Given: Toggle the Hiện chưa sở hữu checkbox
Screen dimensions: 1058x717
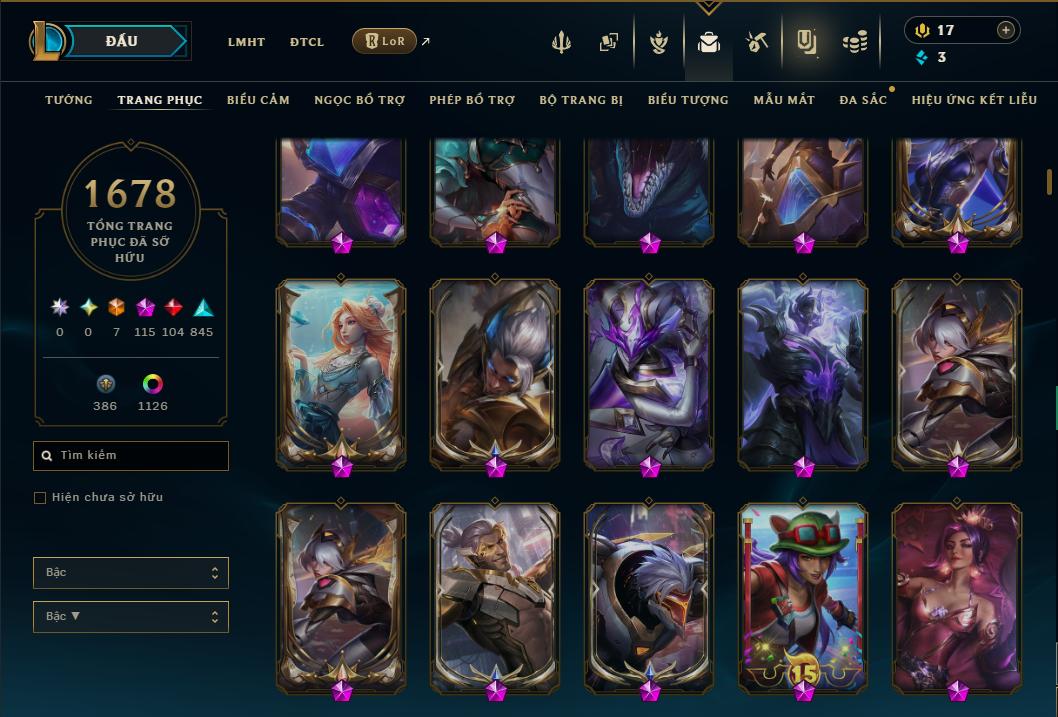Looking at the screenshot, I should (40, 498).
